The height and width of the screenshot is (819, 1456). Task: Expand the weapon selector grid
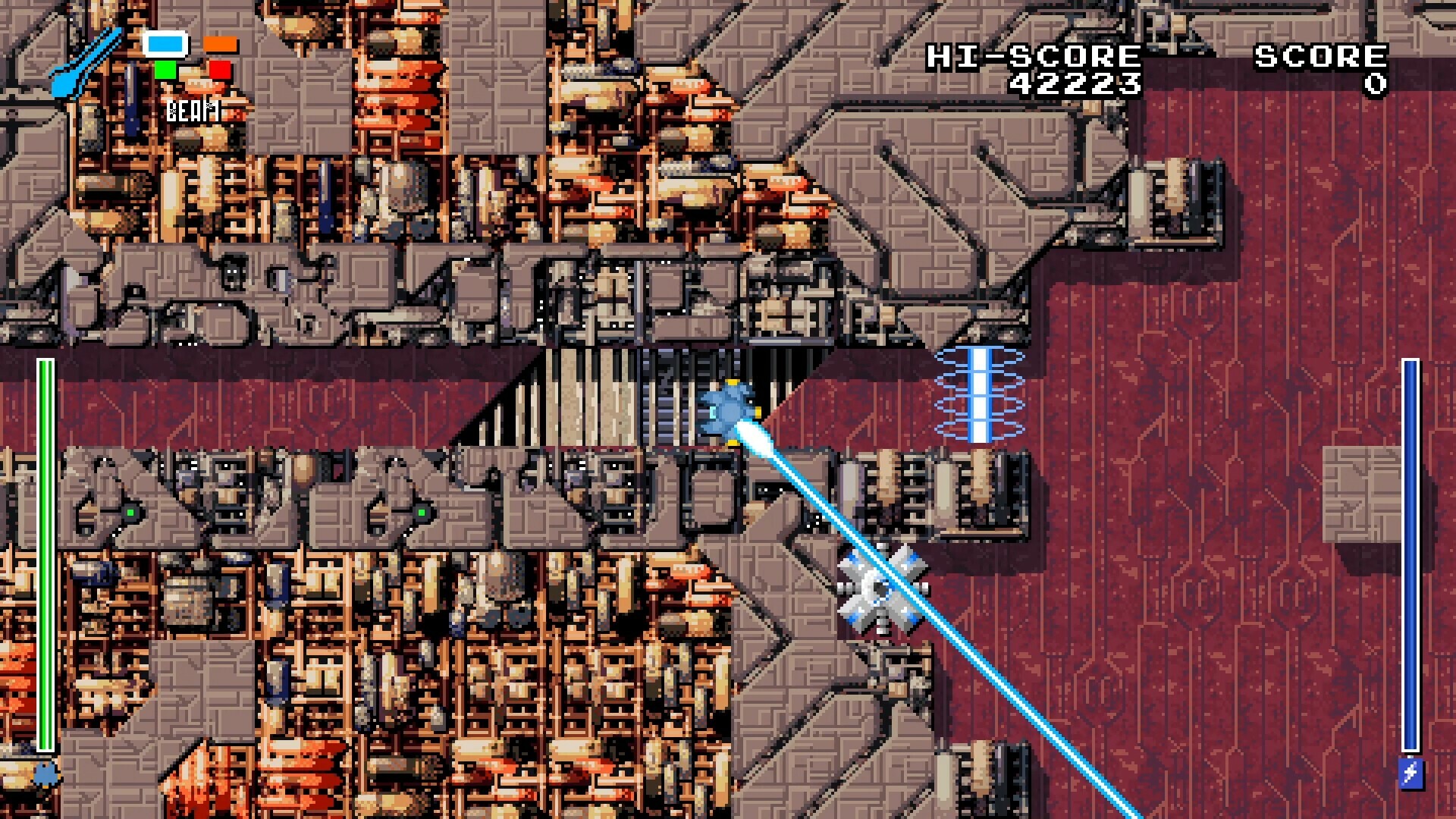pos(192,58)
